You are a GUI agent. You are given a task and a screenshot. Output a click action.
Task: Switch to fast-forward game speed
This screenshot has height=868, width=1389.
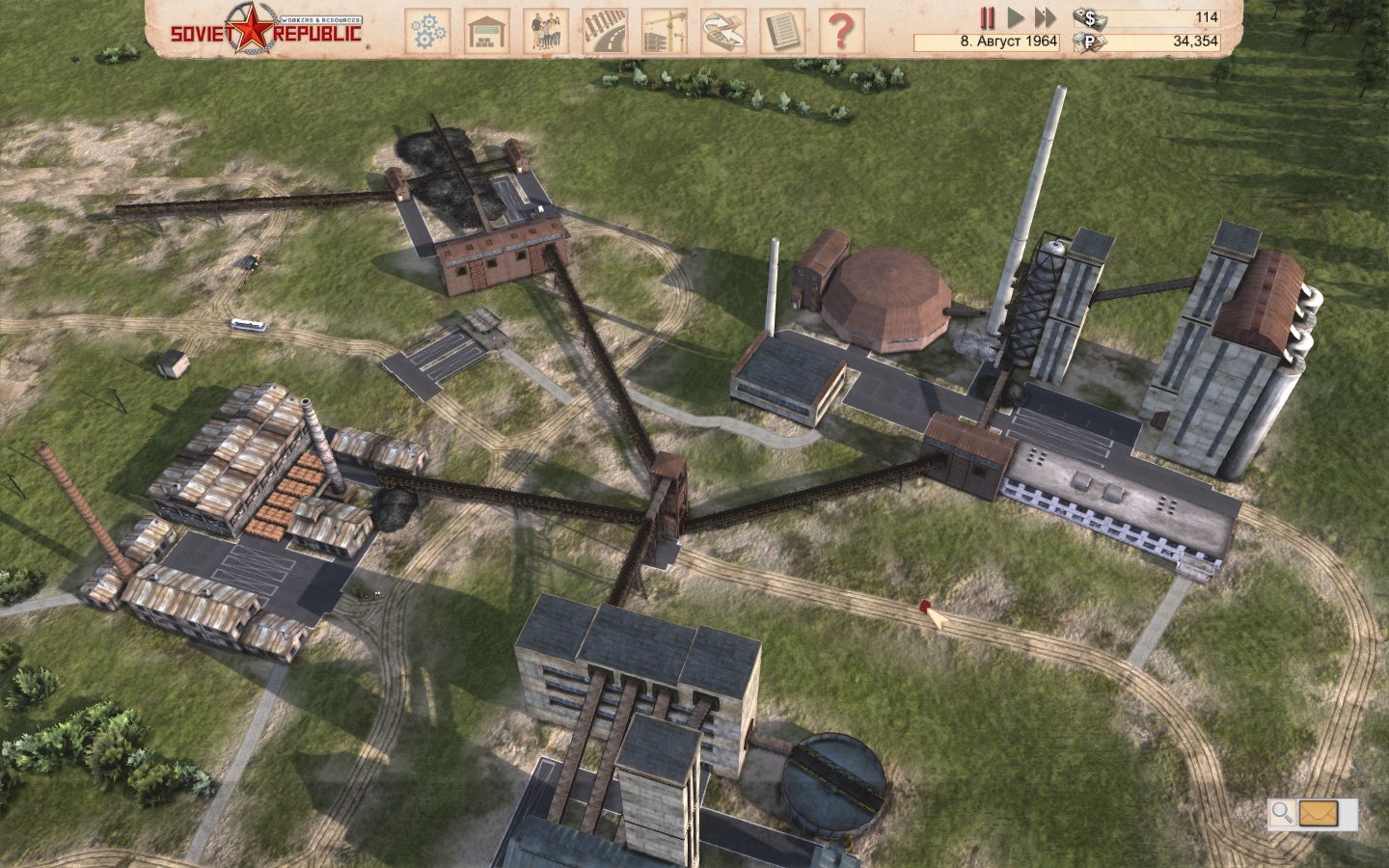tap(1045, 17)
